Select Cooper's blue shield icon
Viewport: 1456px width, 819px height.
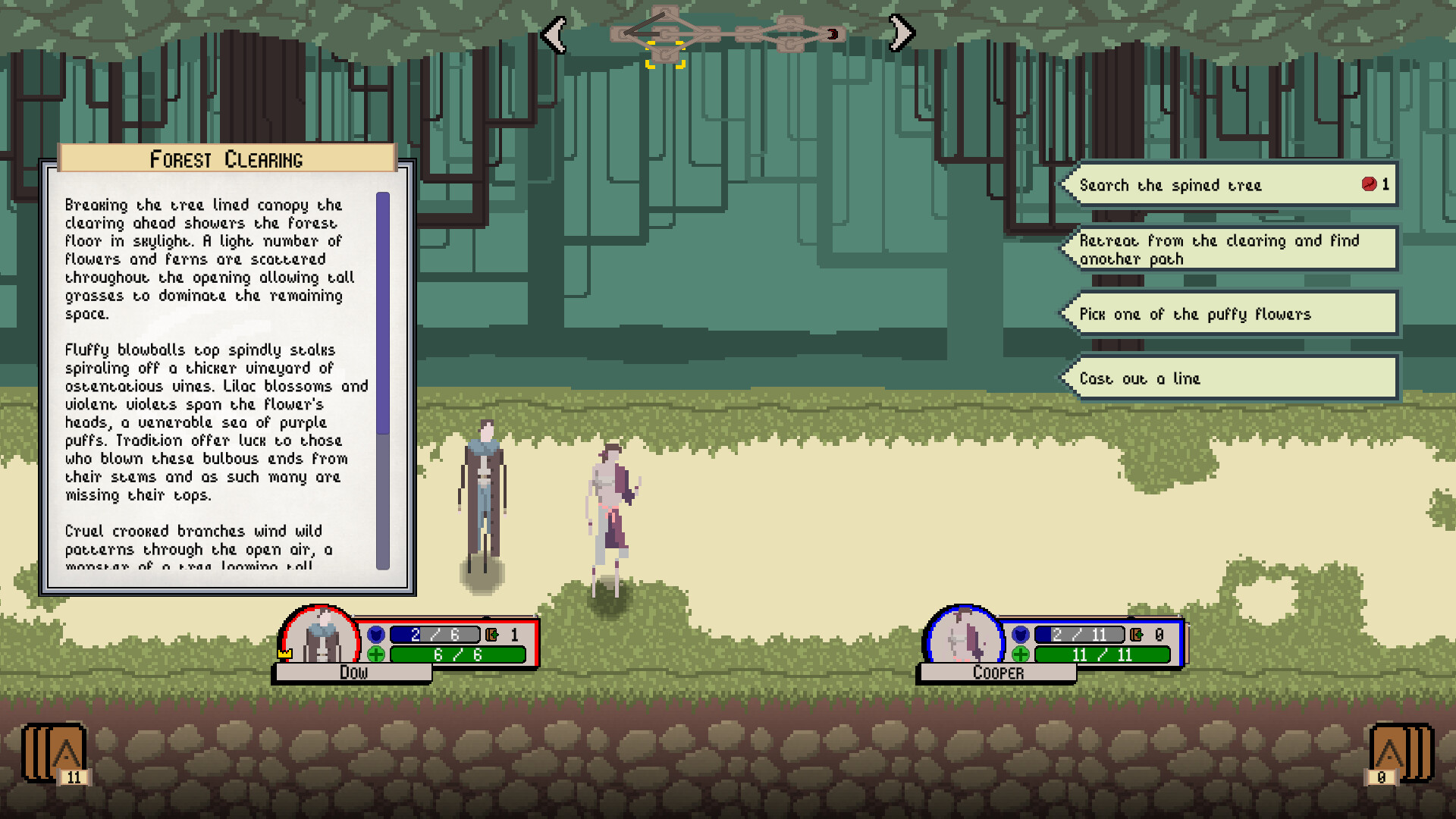pos(1021,634)
